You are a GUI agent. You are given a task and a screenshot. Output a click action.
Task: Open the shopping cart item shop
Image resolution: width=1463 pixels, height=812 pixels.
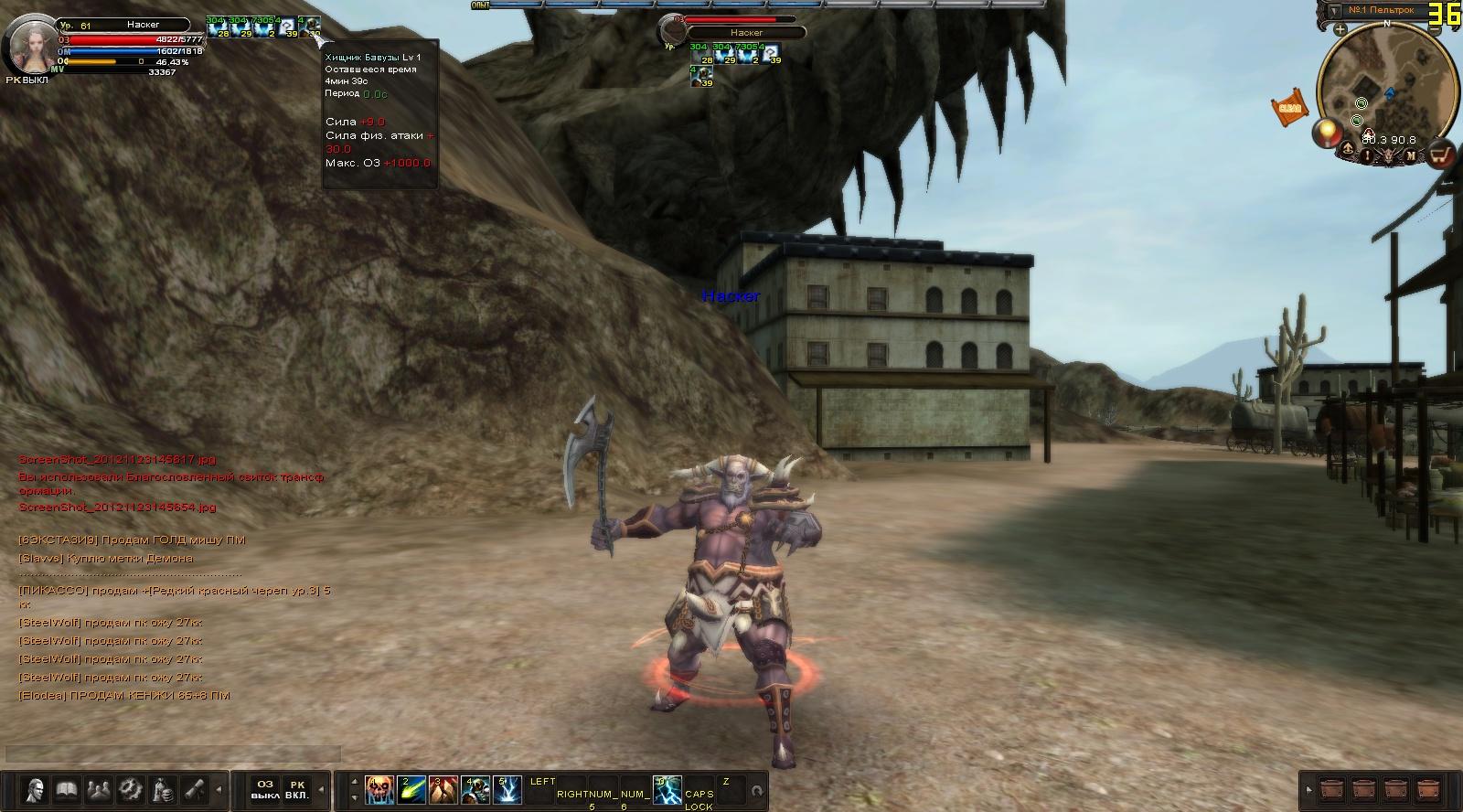coord(1442,155)
